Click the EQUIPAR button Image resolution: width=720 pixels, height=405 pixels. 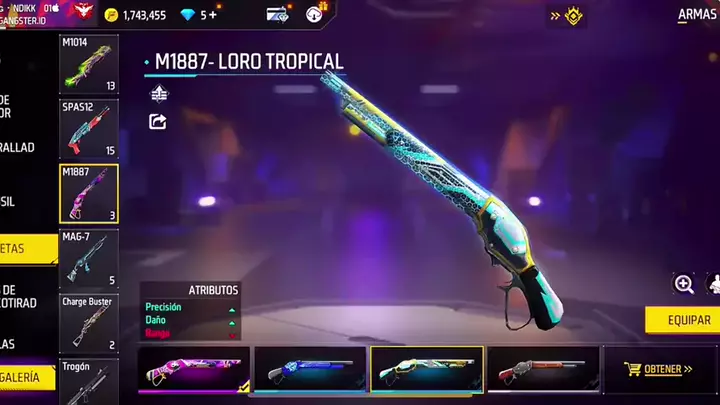tap(681, 320)
